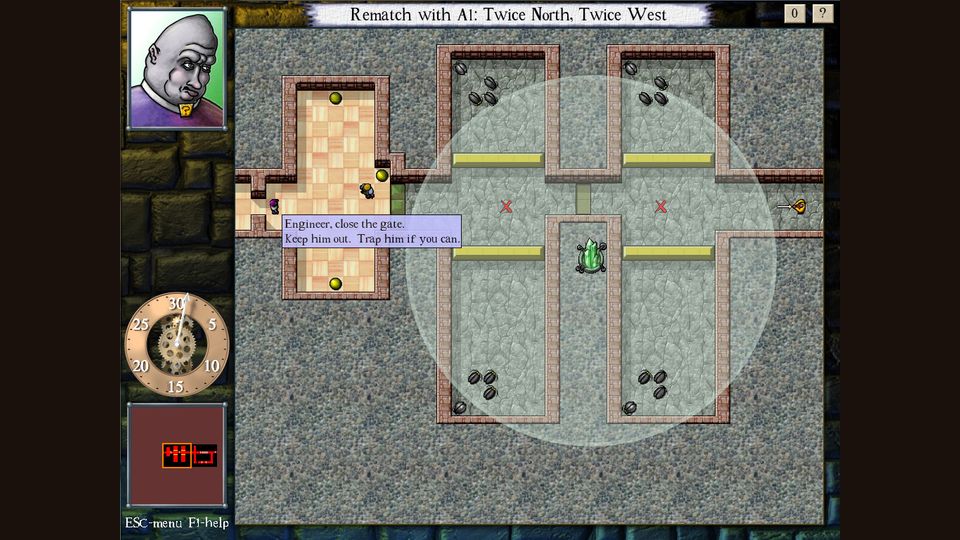Image resolution: width=960 pixels, height=540 pixels.
Task: Click the question mark help button
Action: (822, 14)
